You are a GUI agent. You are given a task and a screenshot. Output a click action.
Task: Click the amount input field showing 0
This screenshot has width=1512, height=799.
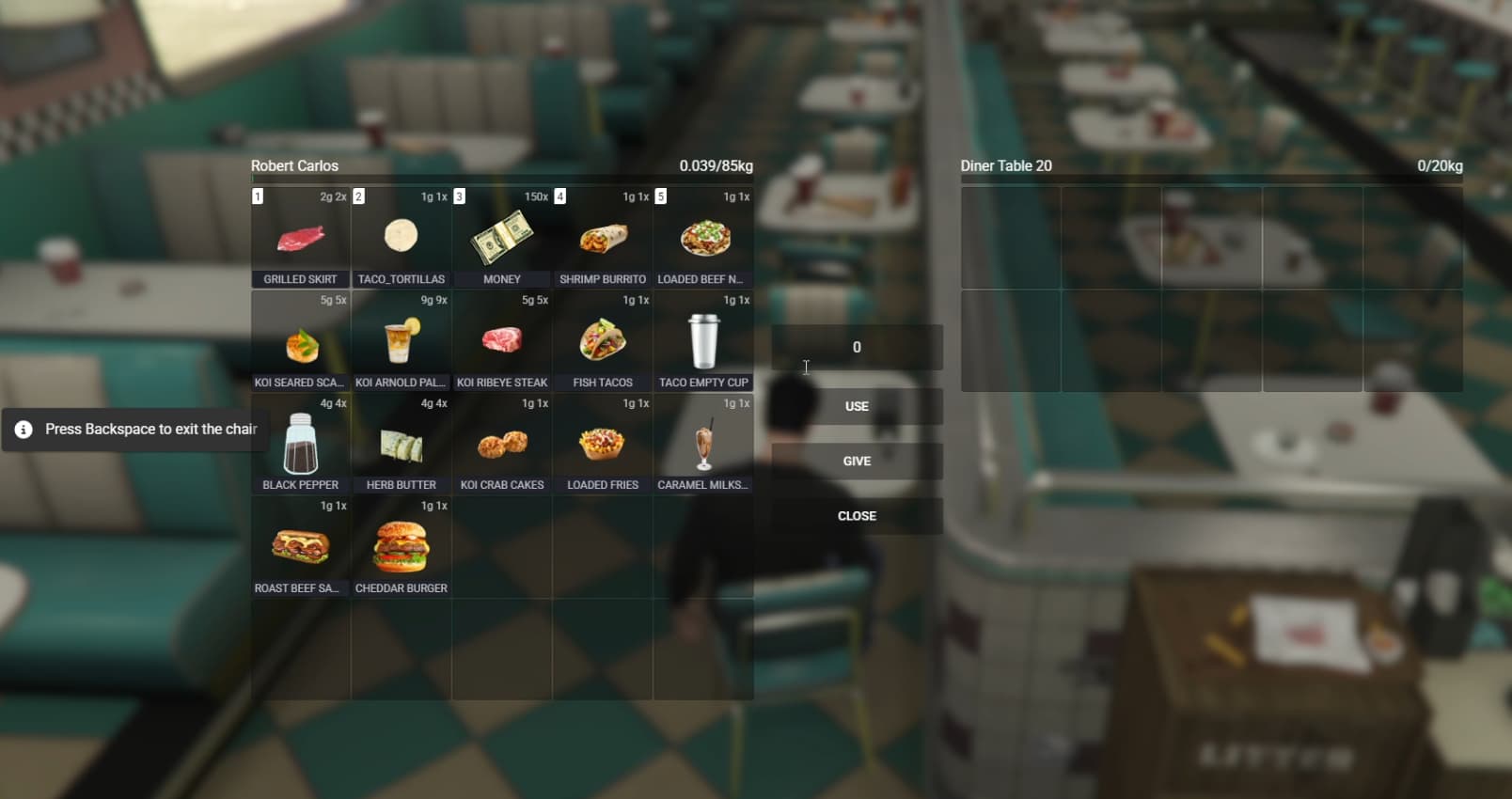click(x=856, y=347)
